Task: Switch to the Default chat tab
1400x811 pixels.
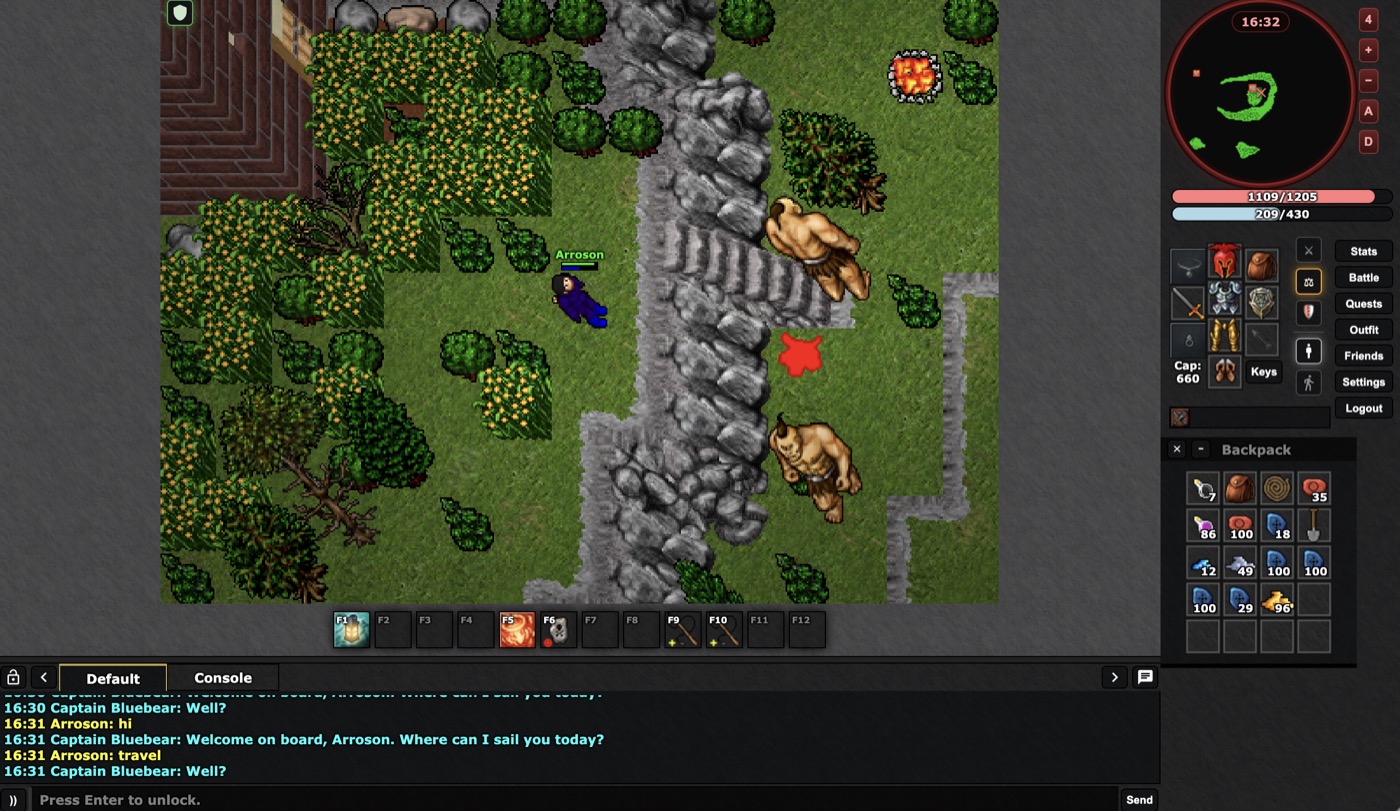Action: click(113, 678)
